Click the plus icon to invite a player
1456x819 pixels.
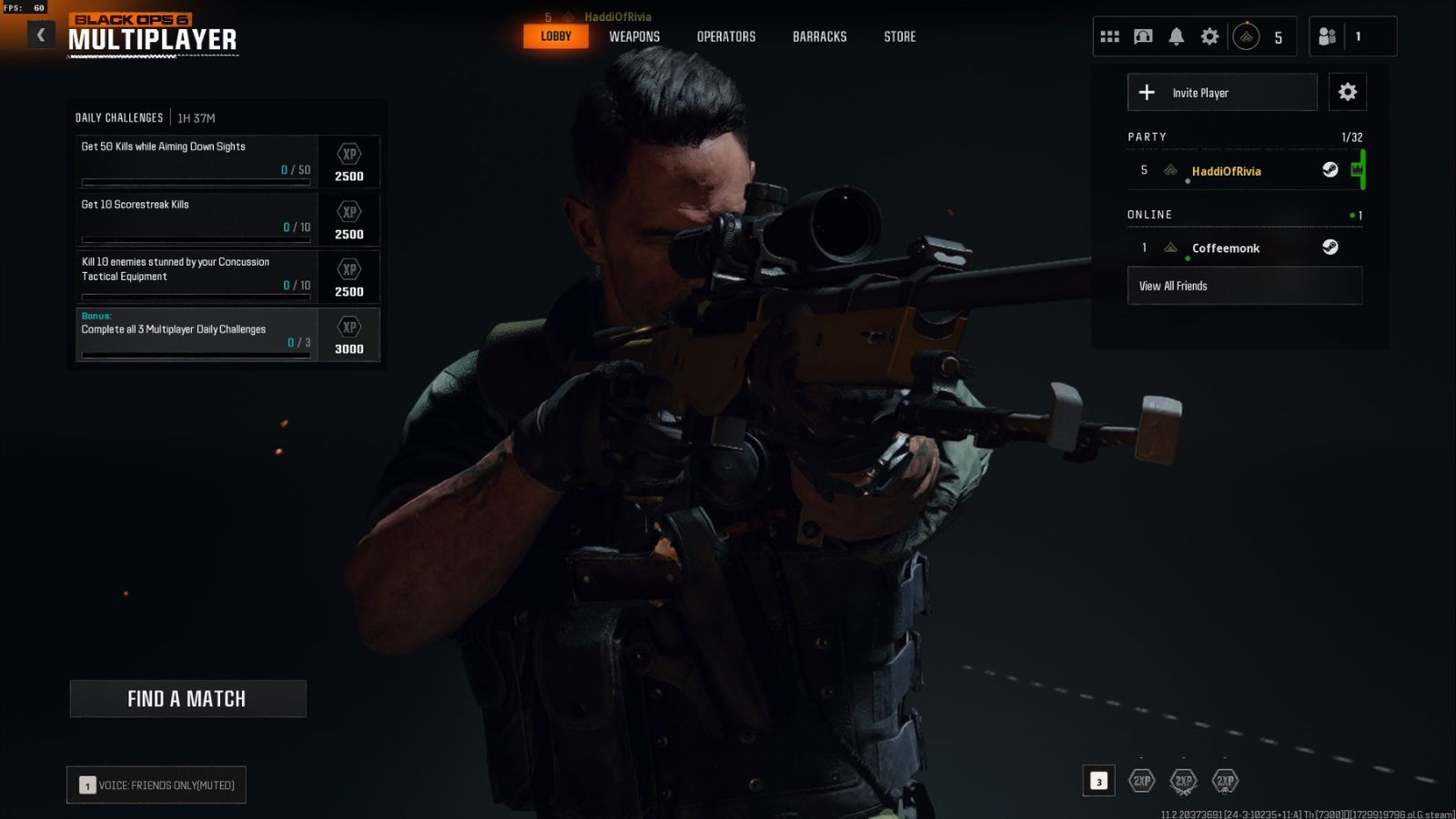coord(1147,92)
